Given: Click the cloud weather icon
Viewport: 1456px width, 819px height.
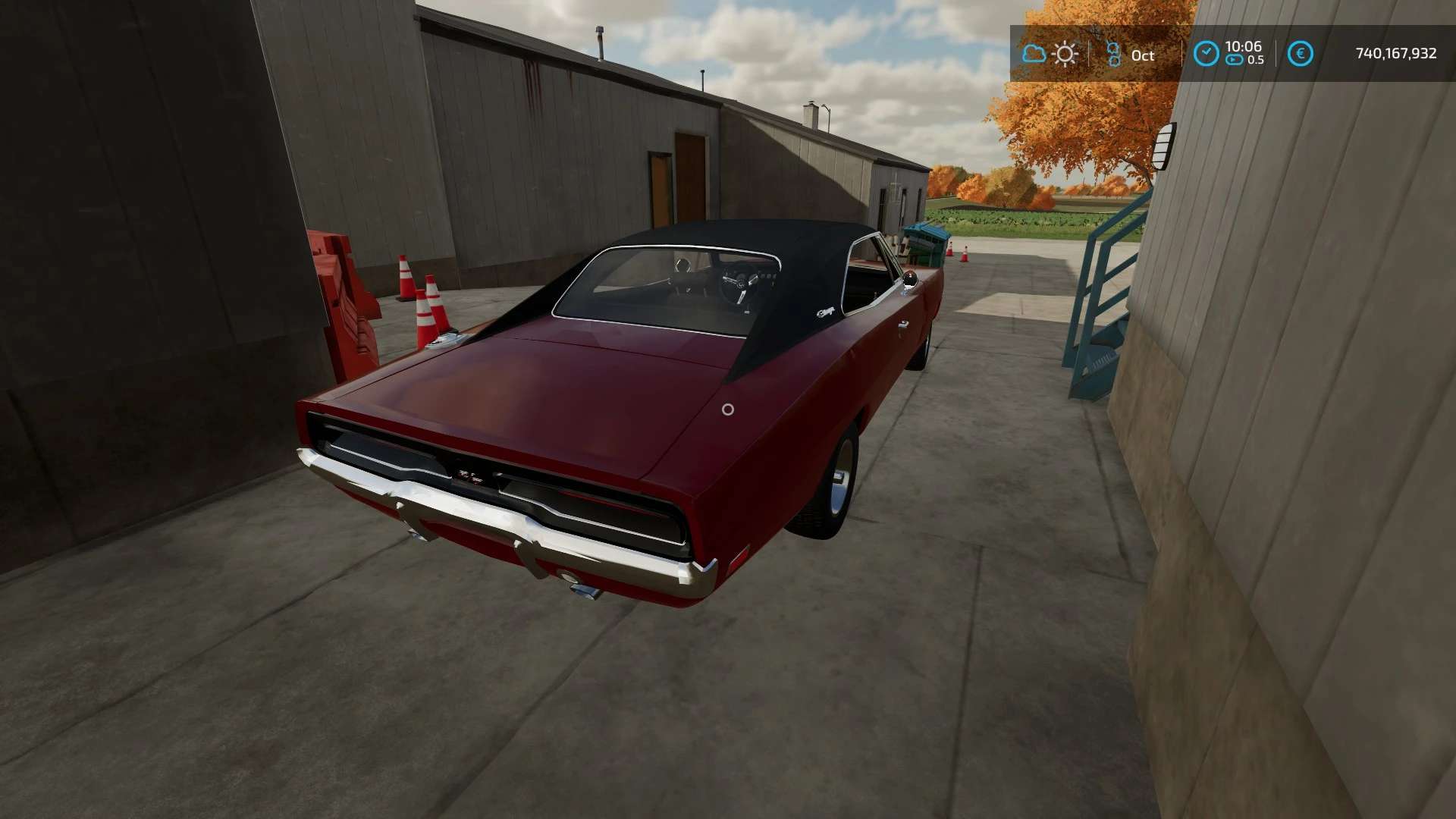Looking at the screenshot, I should [x=1034, y=54].
